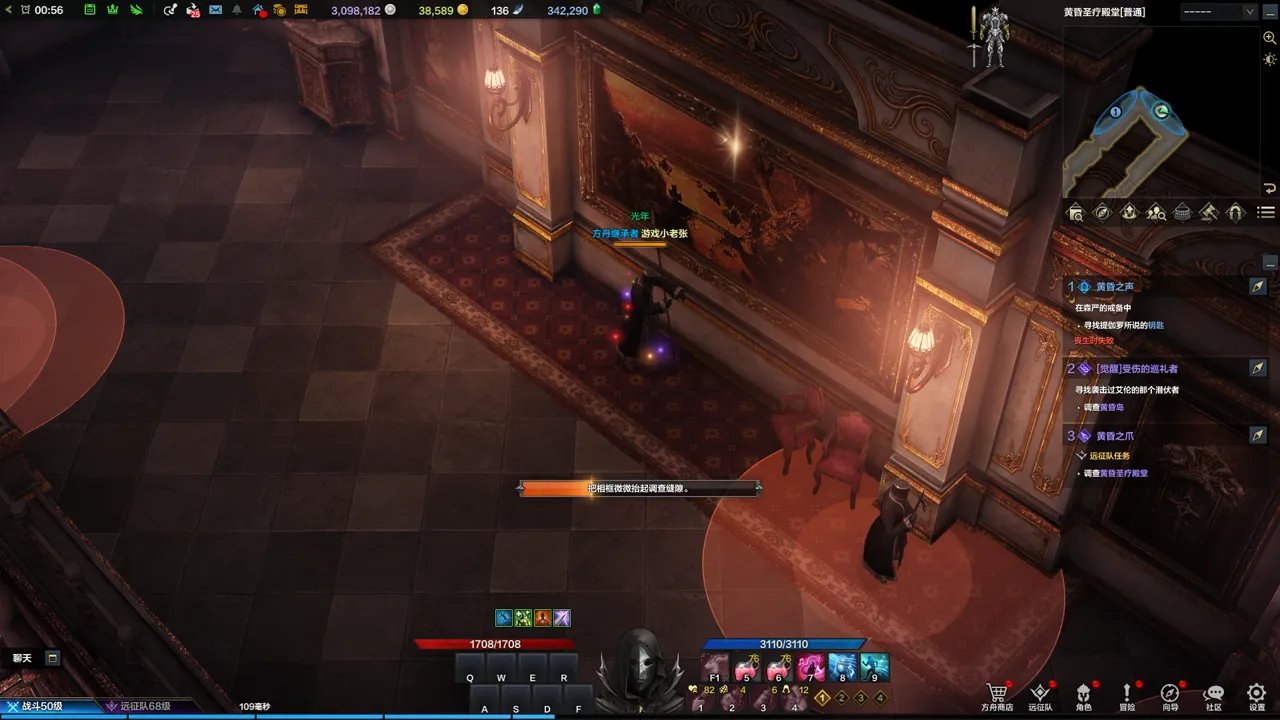Screen dimensions: 1280x720
Task: Open the minimap list menu icon
Action: click(1266, 212)
